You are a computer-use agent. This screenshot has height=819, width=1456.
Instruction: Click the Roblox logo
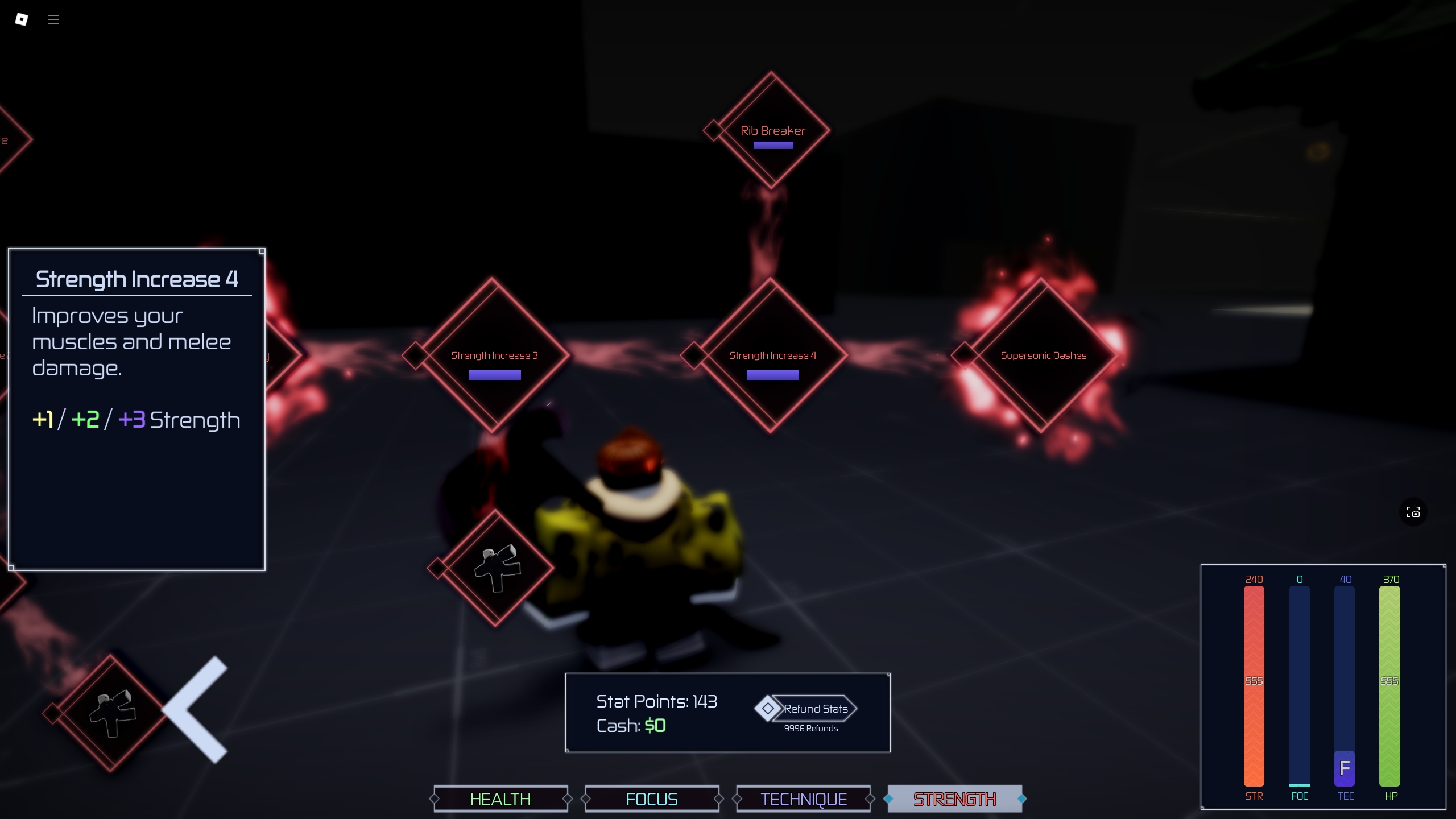tap(20, 19)
